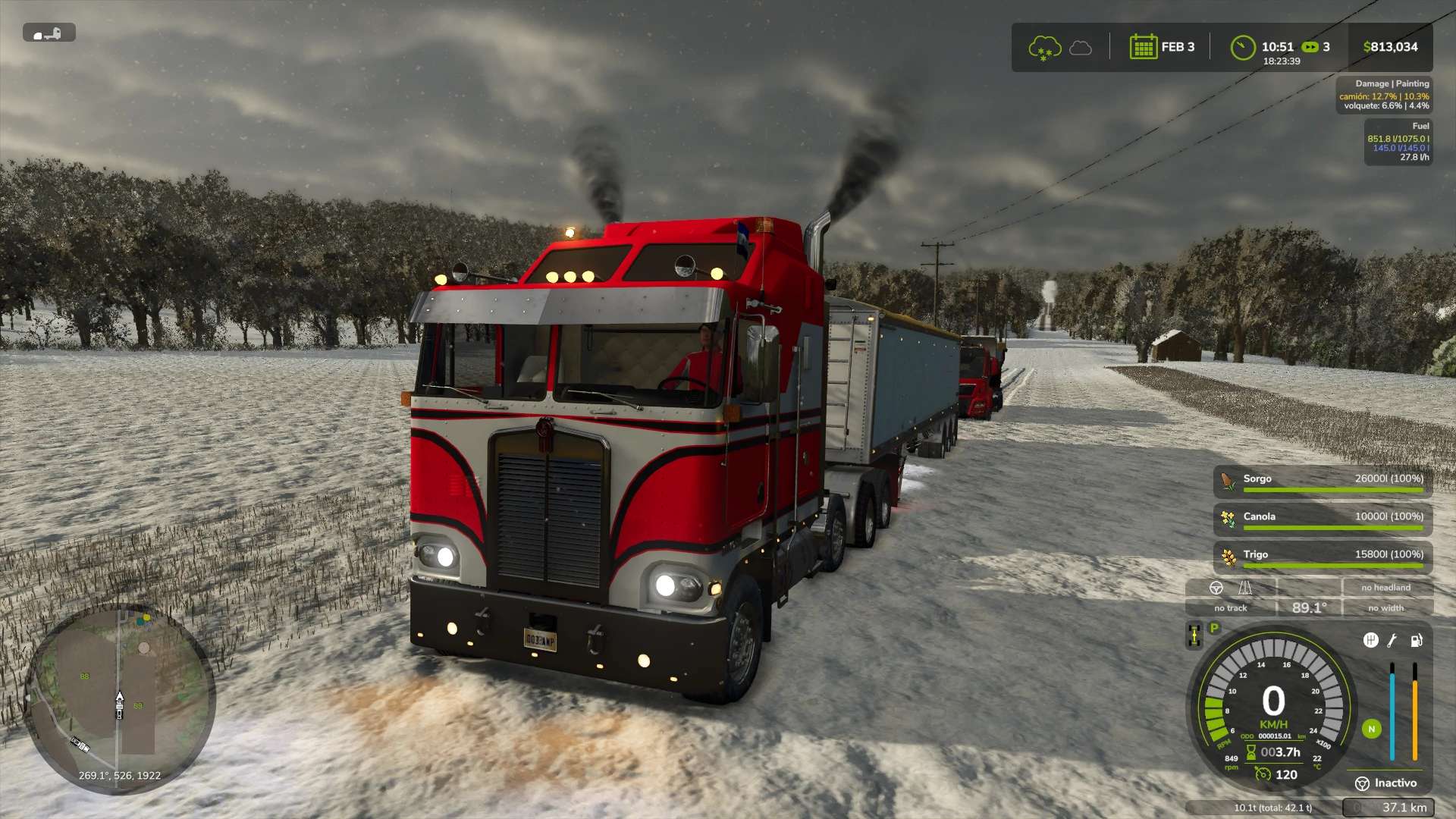Click the green N neutral gear indicator
Screen dimensions: 1456x819
point(1371,730)
